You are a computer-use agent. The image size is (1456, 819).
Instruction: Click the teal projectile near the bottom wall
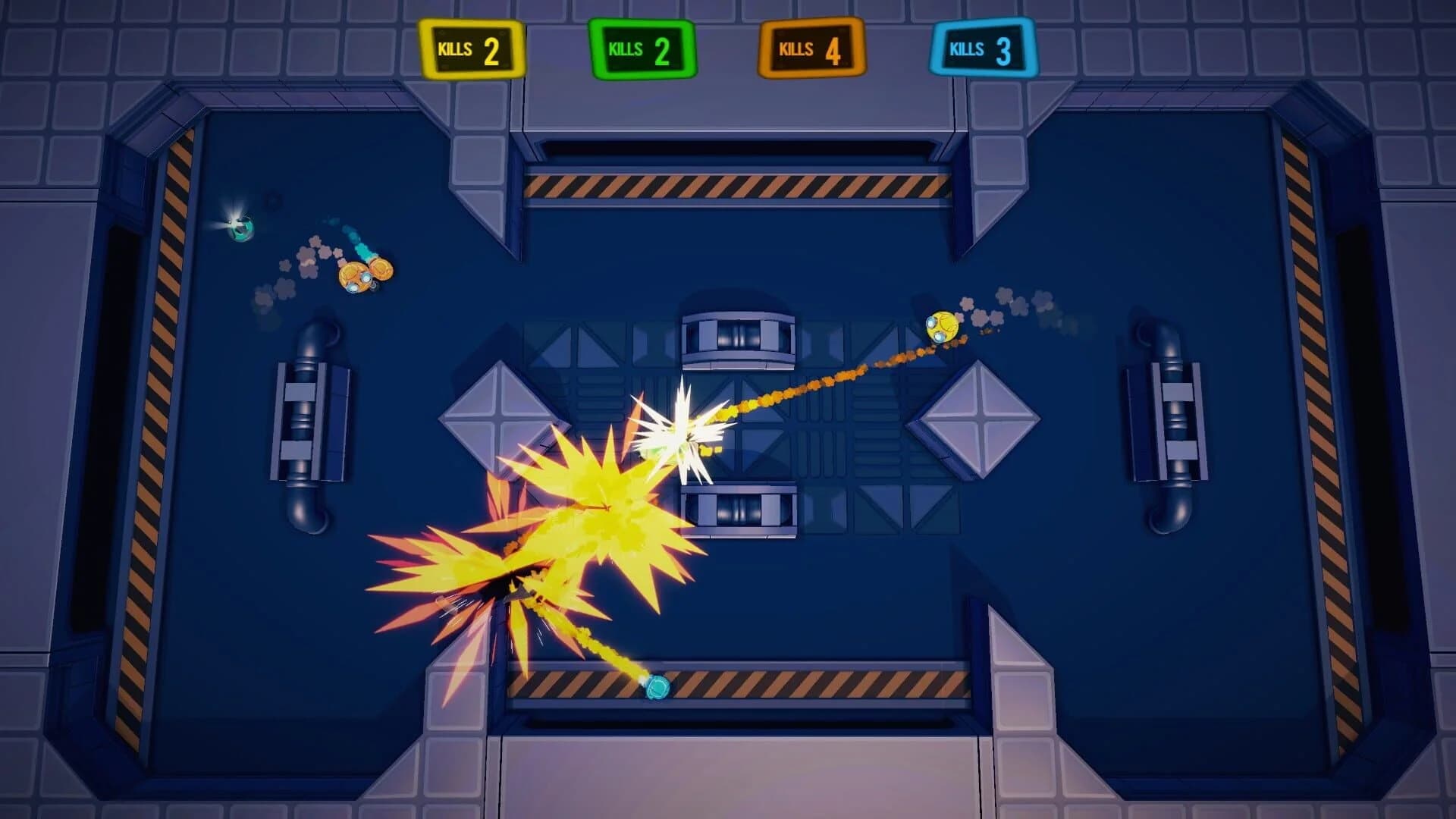click(x=657, y=686)
